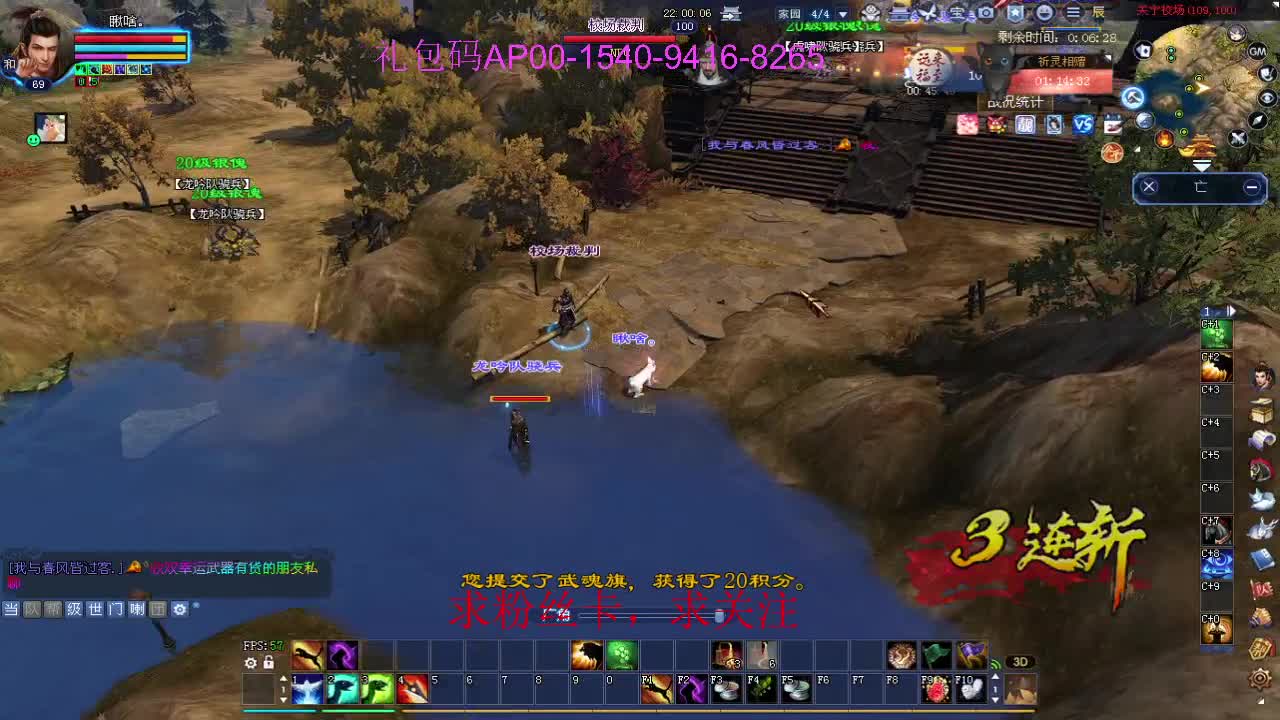The image size is (1280, 720).
Task: Click the camera screenshot icon on the top bar
Action: (984, 12)
